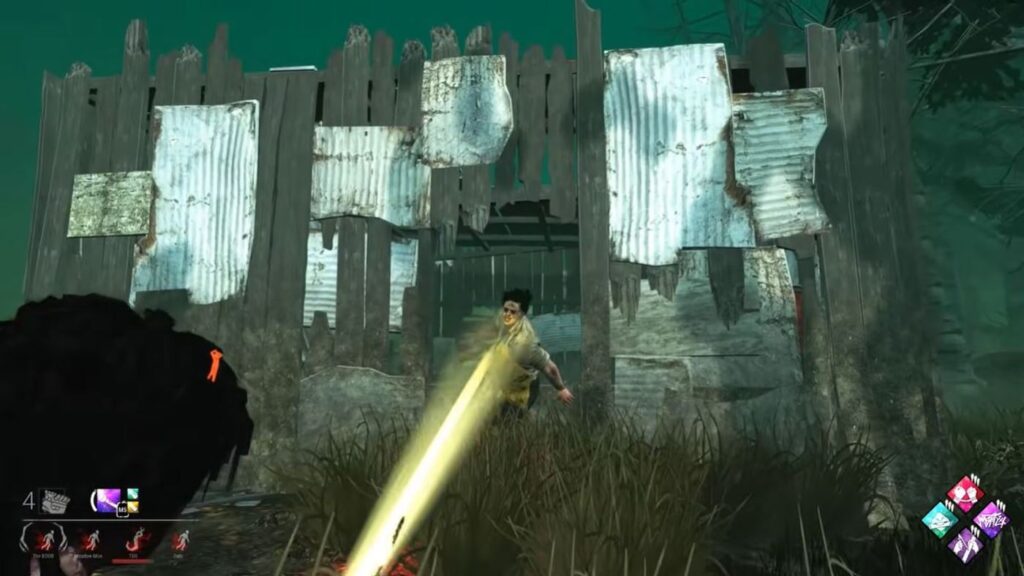Activate the purple scratch-marks perk diamond
Viewport: 1024px width, 576px height.
(x=989, y=519)
